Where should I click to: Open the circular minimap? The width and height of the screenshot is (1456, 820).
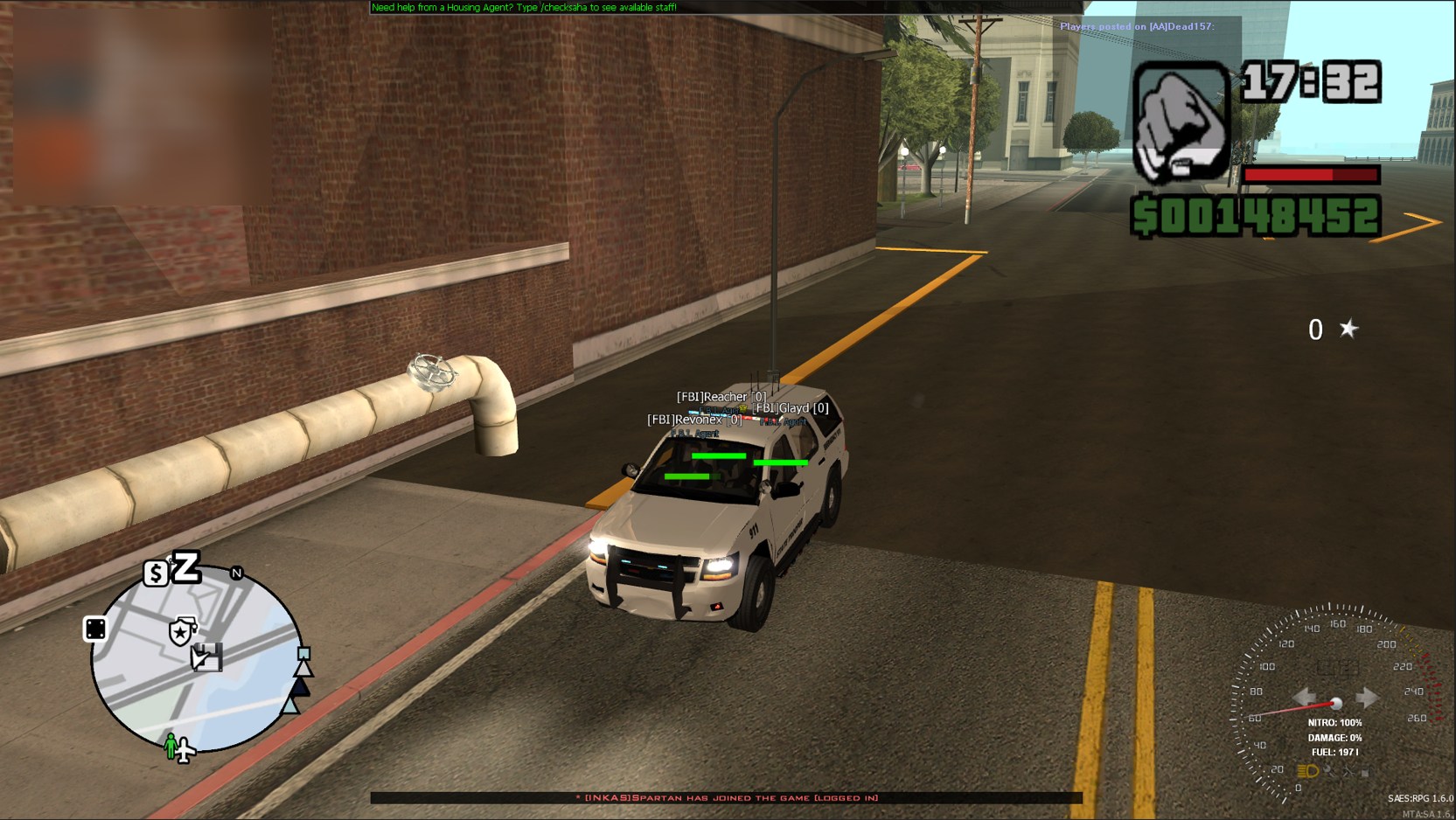point(198,662)
